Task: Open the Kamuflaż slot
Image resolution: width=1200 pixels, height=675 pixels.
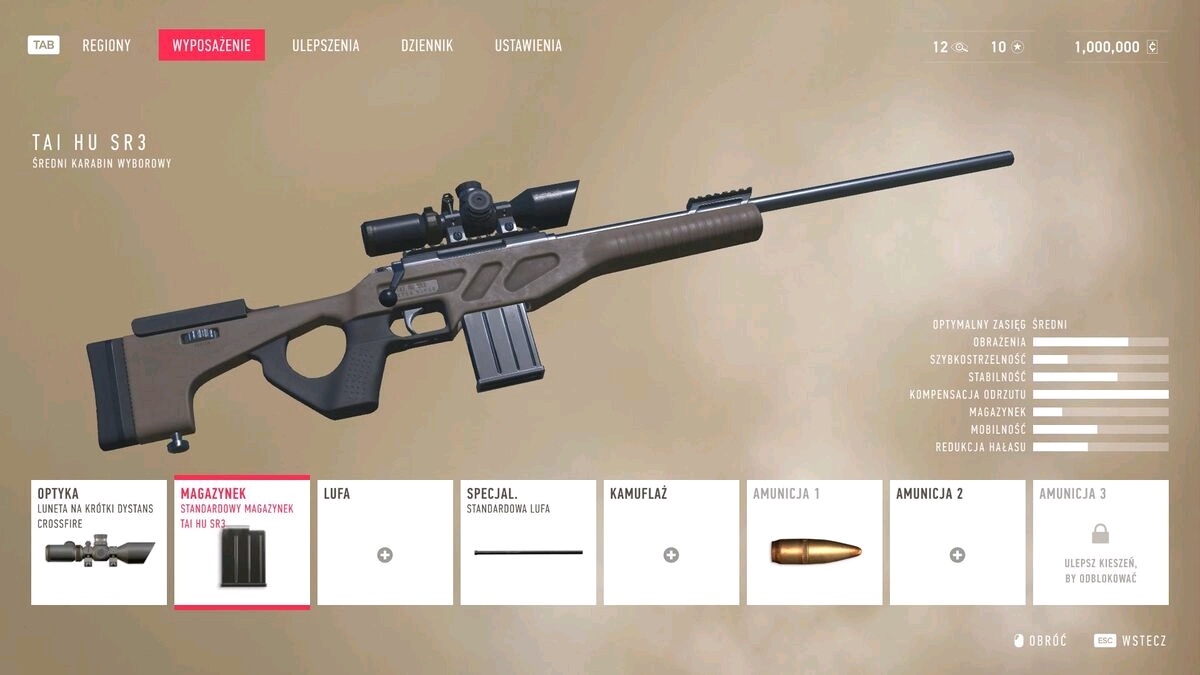Action: pyautogui.click(x=671, y=542)
